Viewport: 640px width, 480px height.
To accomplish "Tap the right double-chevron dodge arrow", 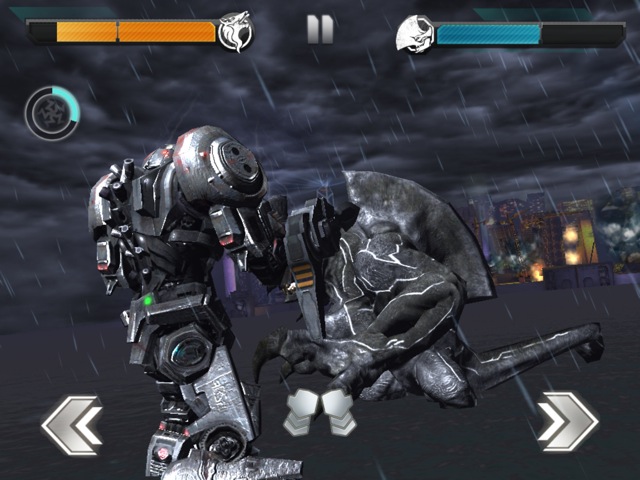I will point(567,421).
